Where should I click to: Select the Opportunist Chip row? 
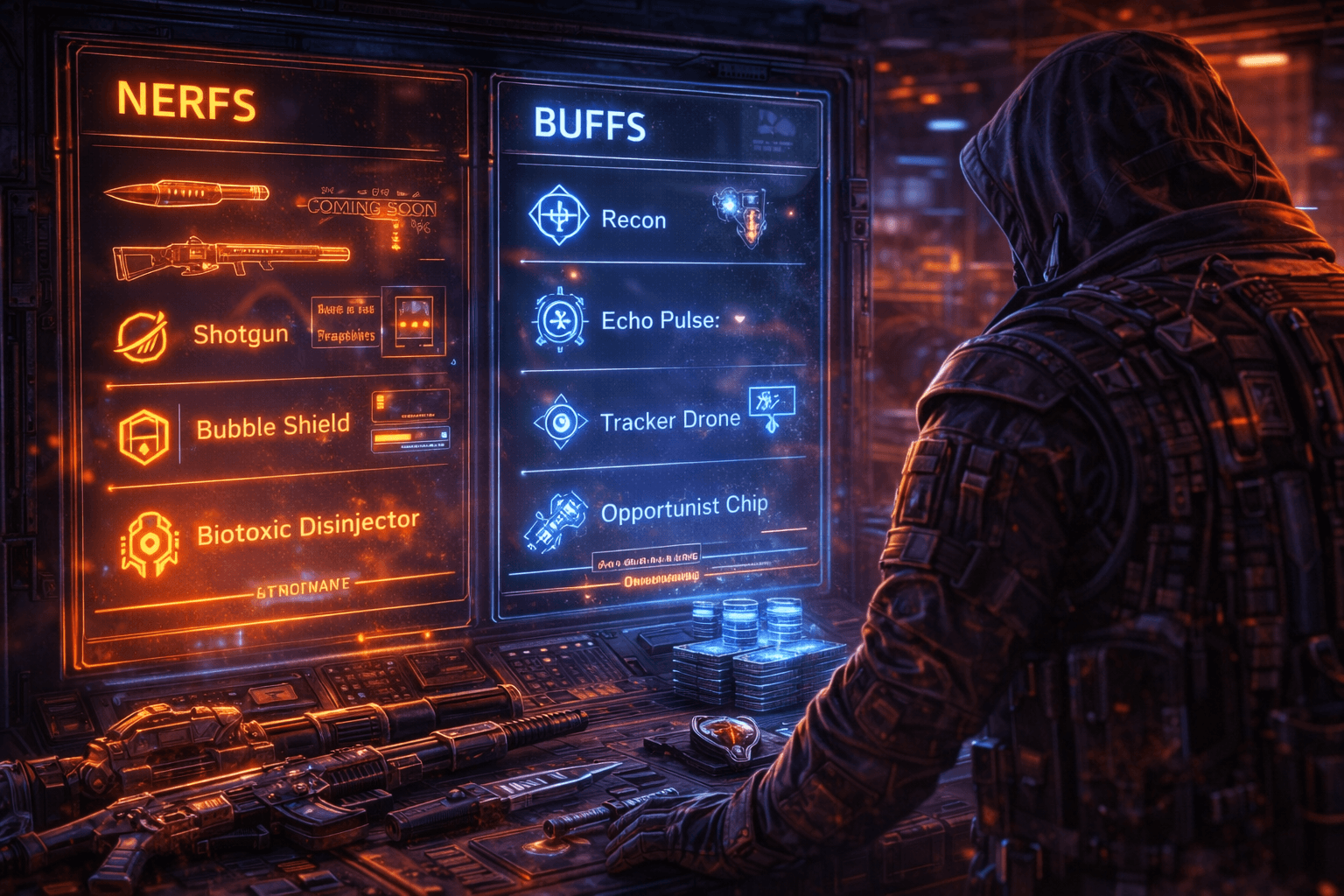coord(683,509)
